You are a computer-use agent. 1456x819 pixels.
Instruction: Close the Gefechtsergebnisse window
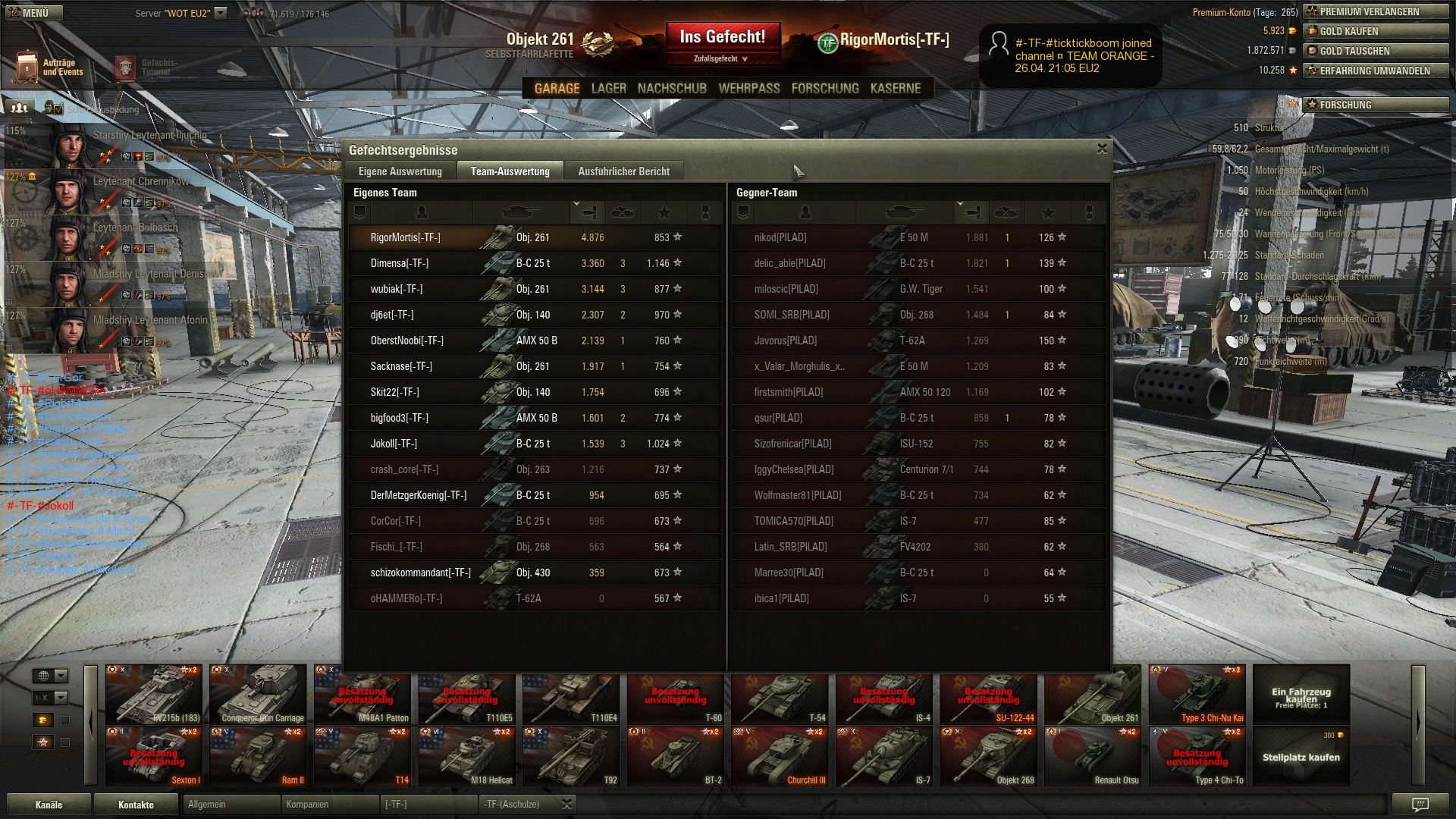pos(1102,149)
